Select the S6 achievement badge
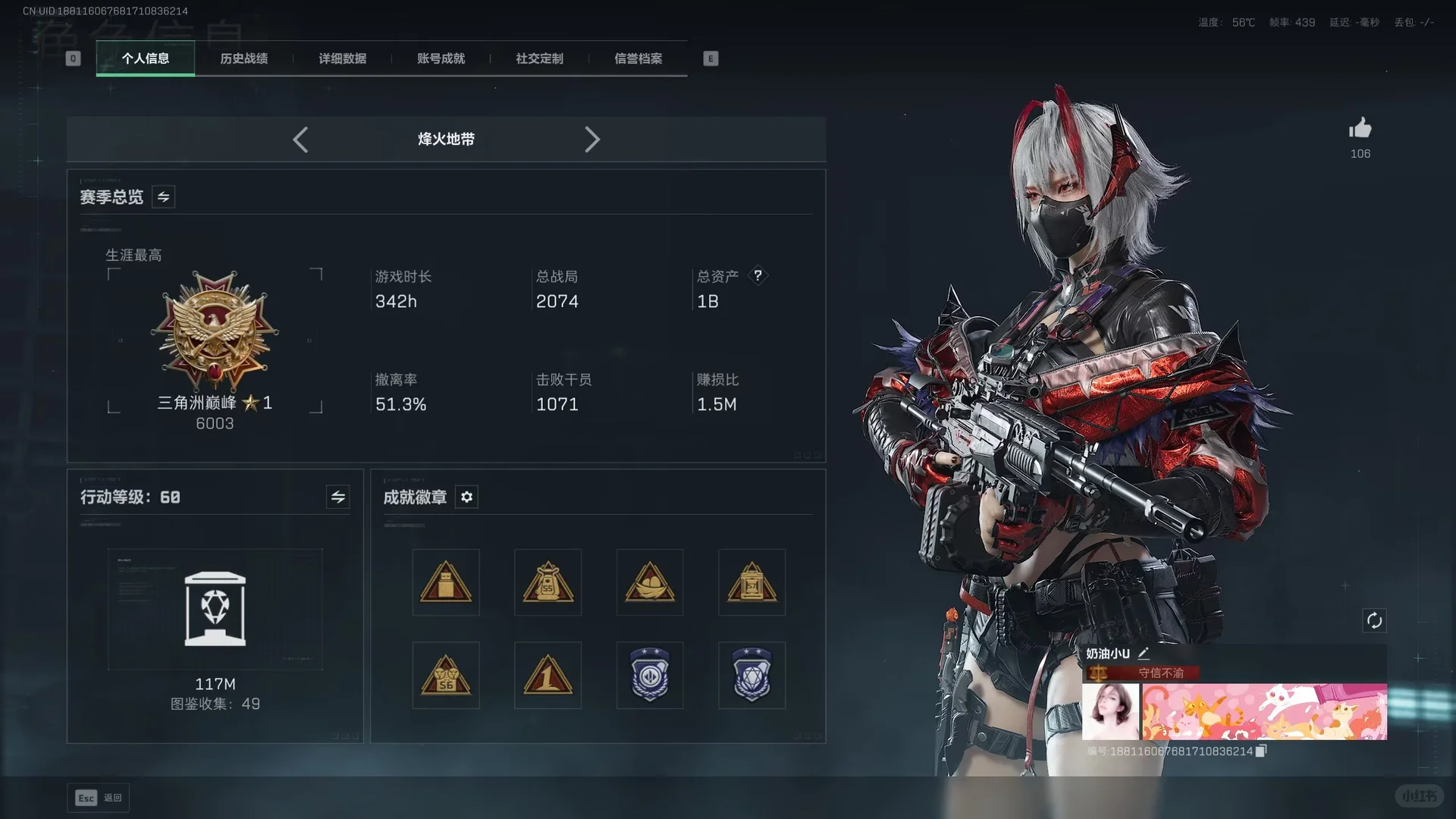The image size is (1456, 819). tap(446, 676)
